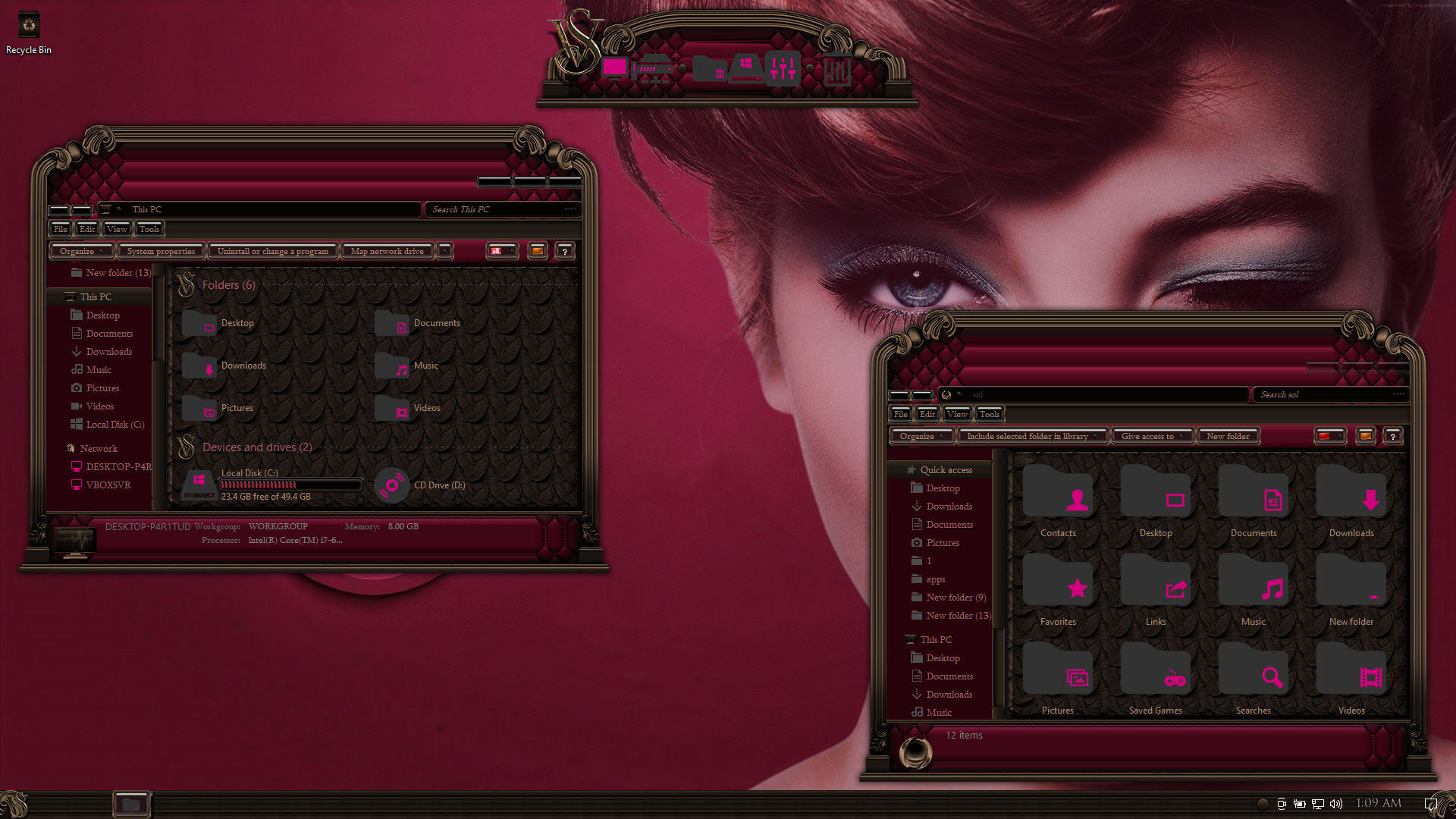Image resolution: width=1456 pixels, height=819 pixels.
Task: Open the Contacts folder
Action: 1058,504
